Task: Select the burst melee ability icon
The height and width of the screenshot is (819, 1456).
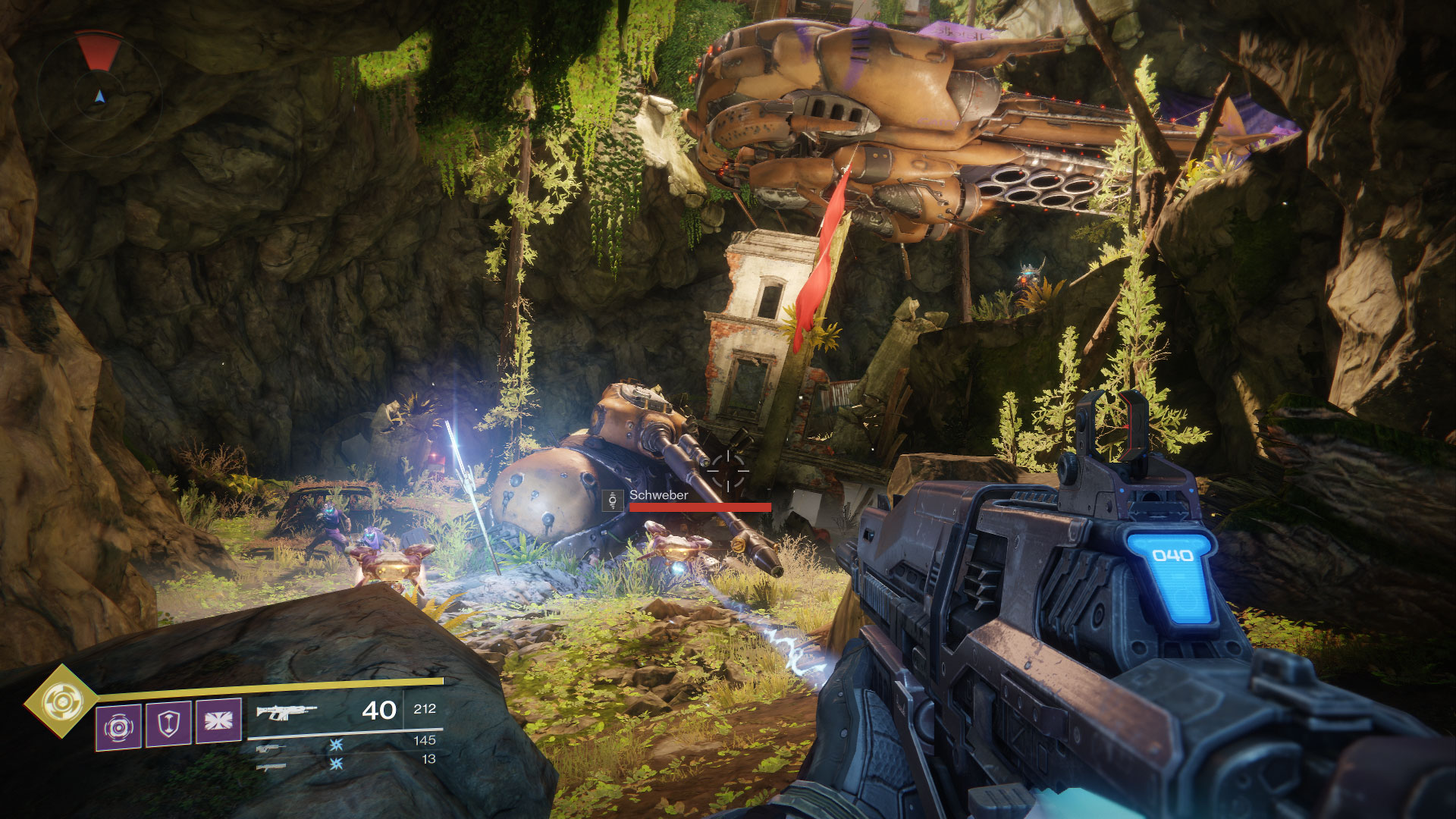Action: (218, 720)
